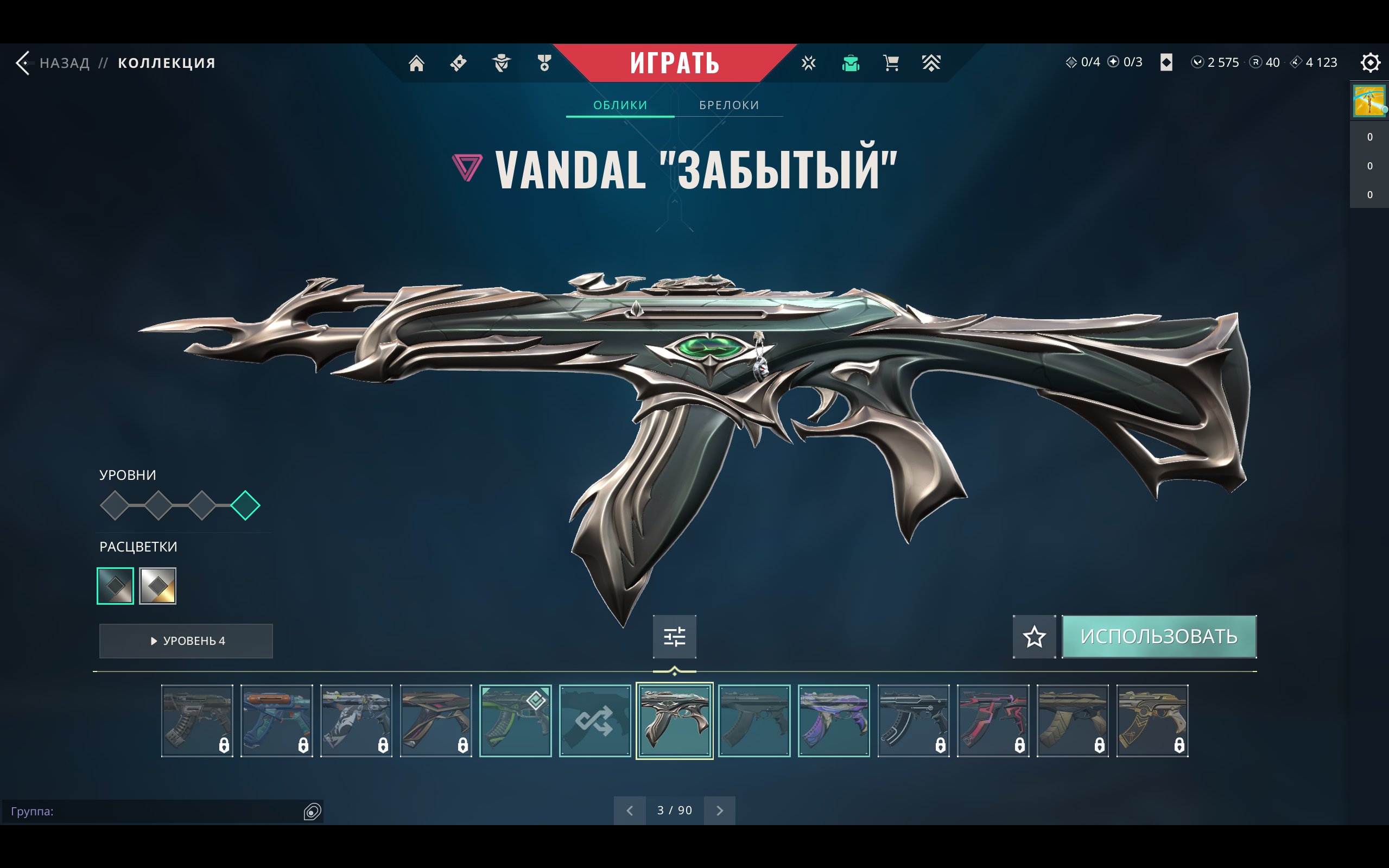Choose the dark teal color variant
Image resolution: width=1389 pixels, height=868 pixels.
click(x=116, y=586)
